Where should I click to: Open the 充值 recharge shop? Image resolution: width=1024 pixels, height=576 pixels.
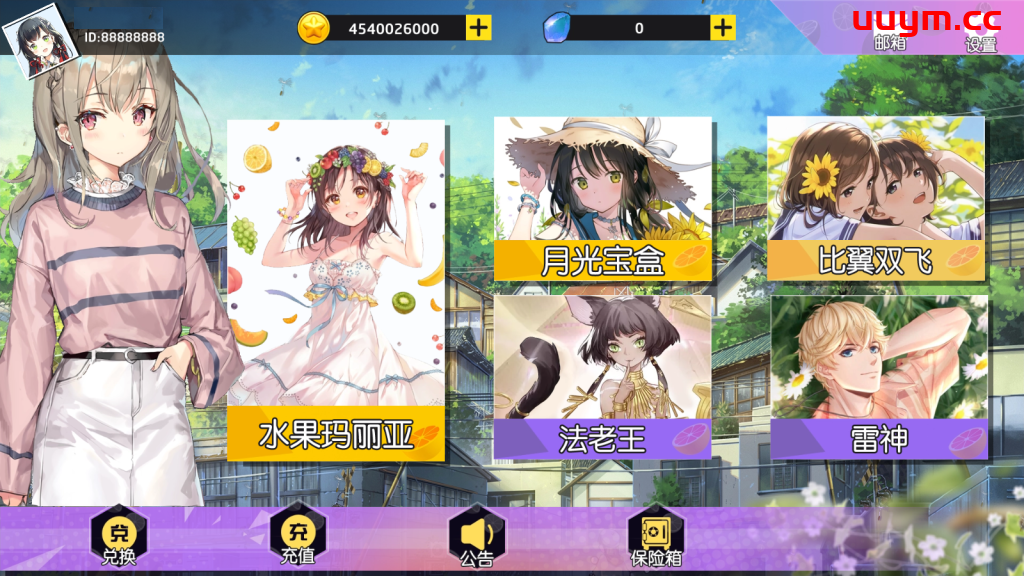point(298,540)
